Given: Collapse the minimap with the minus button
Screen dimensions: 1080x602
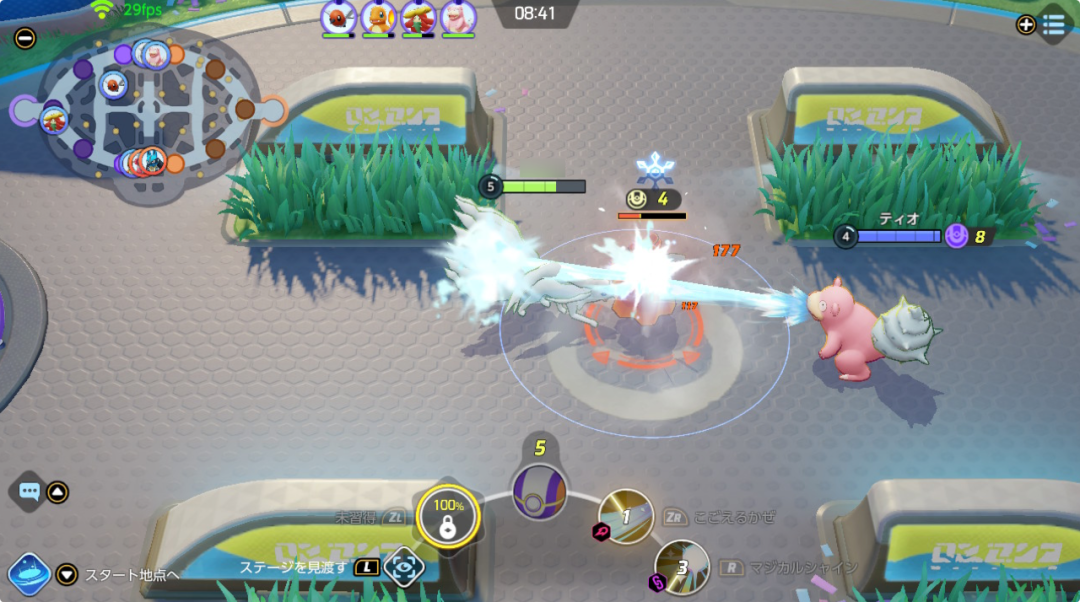Looking at the screenshot, I should pyautogui.click(x=25, y=39).
